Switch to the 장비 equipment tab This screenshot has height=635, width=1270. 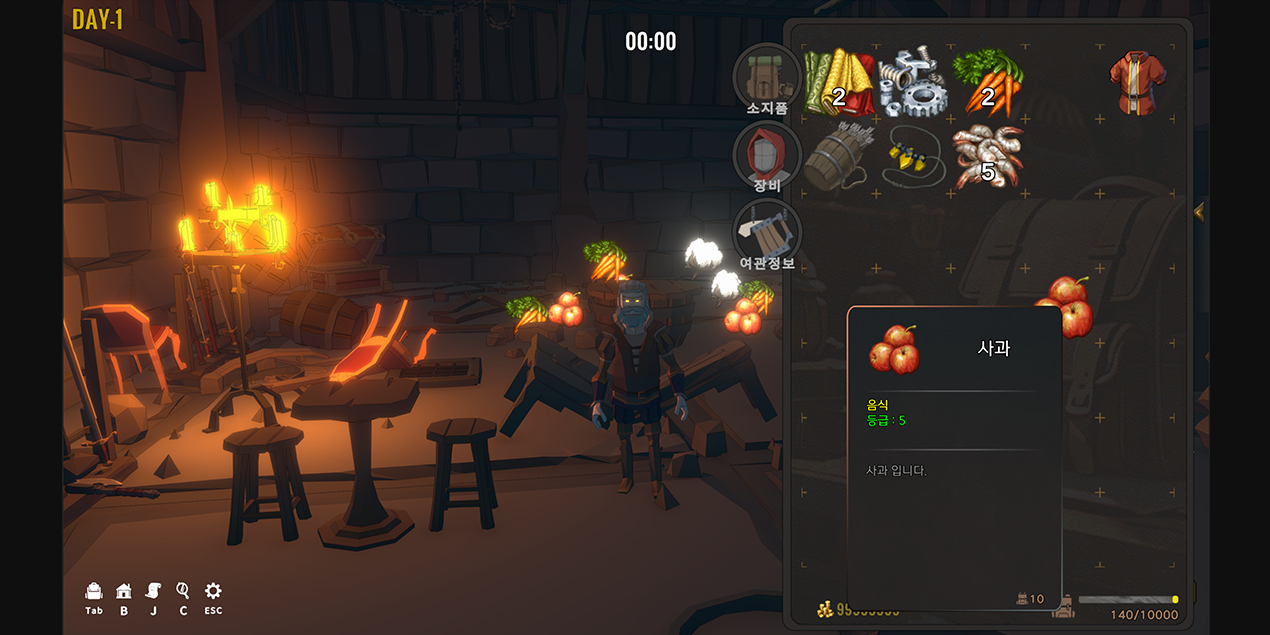tap(767, 156)
